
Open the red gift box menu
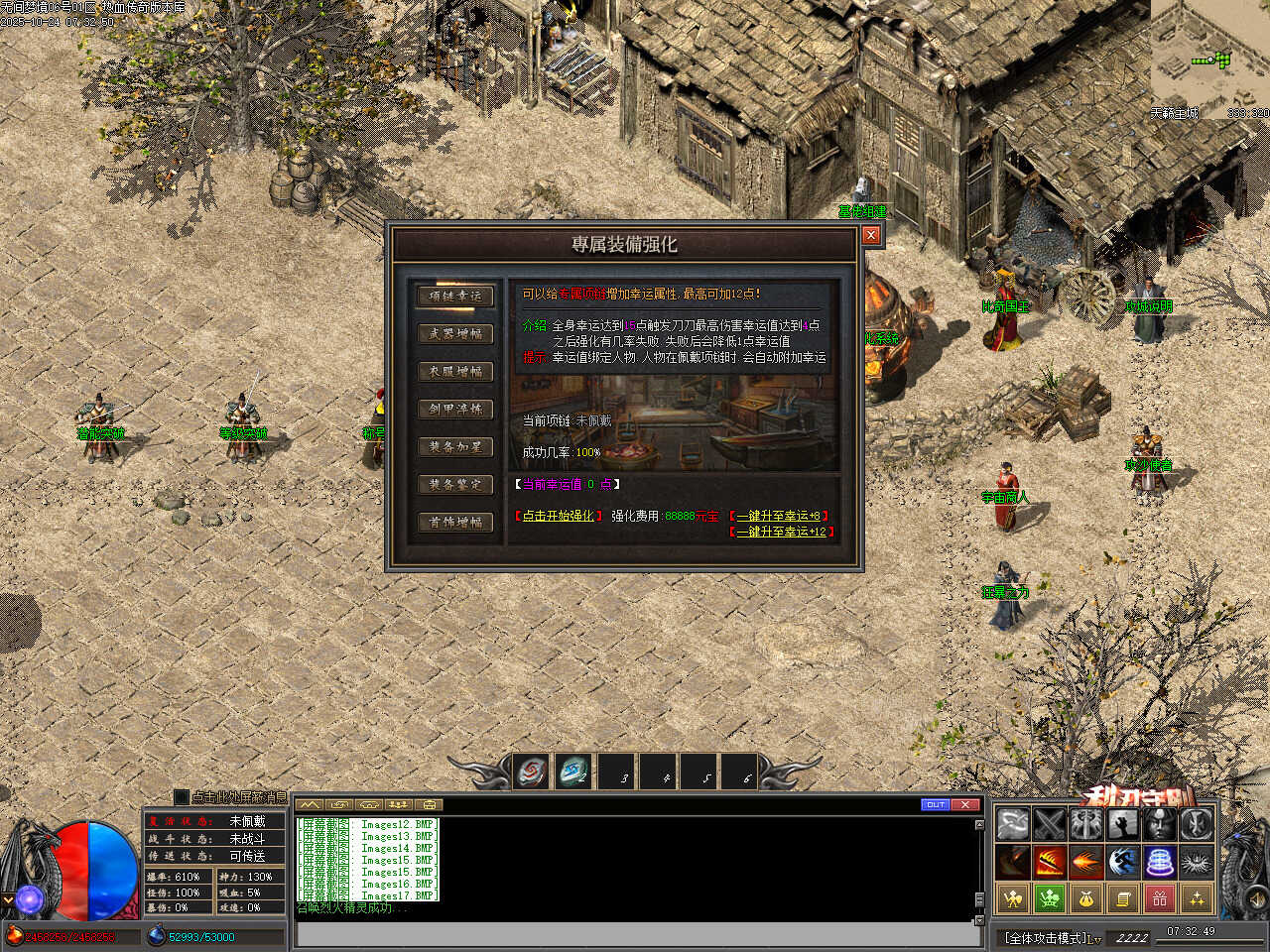pyautogui.click(x=1160, y=898)
